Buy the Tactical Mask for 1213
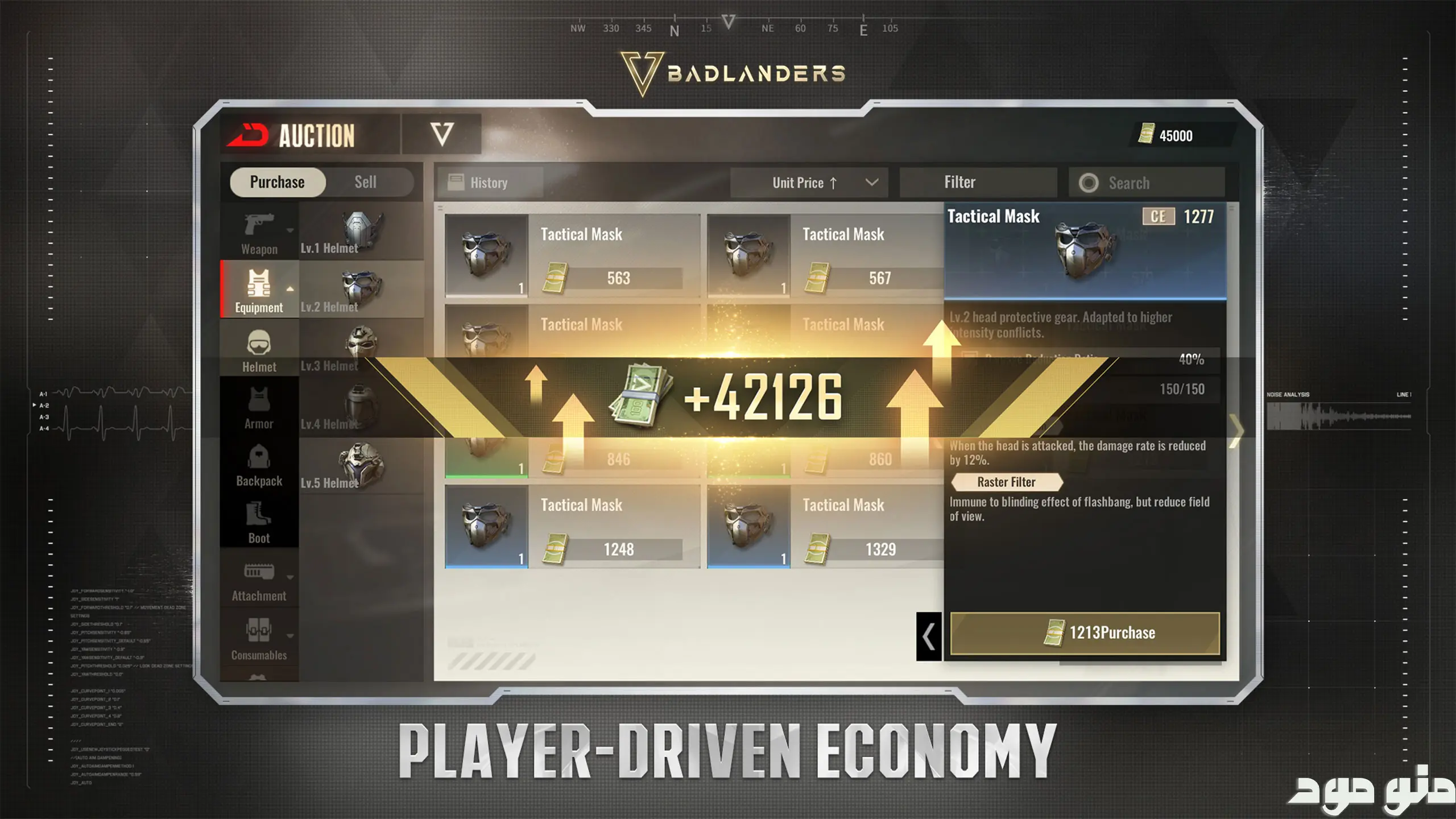1456x819 pixels. [x=1085, y=633]
